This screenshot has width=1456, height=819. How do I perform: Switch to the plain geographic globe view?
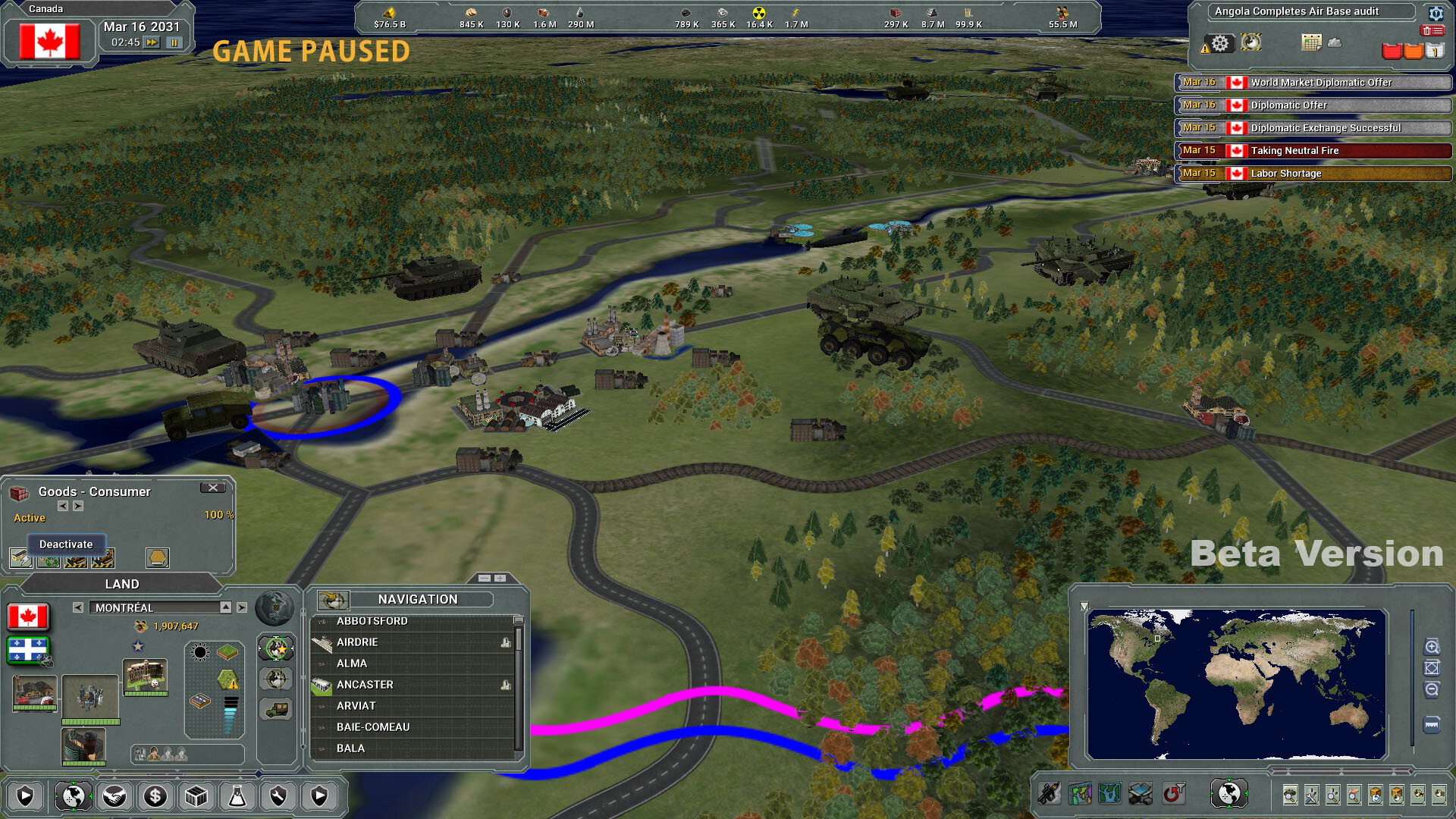[276, 679]
